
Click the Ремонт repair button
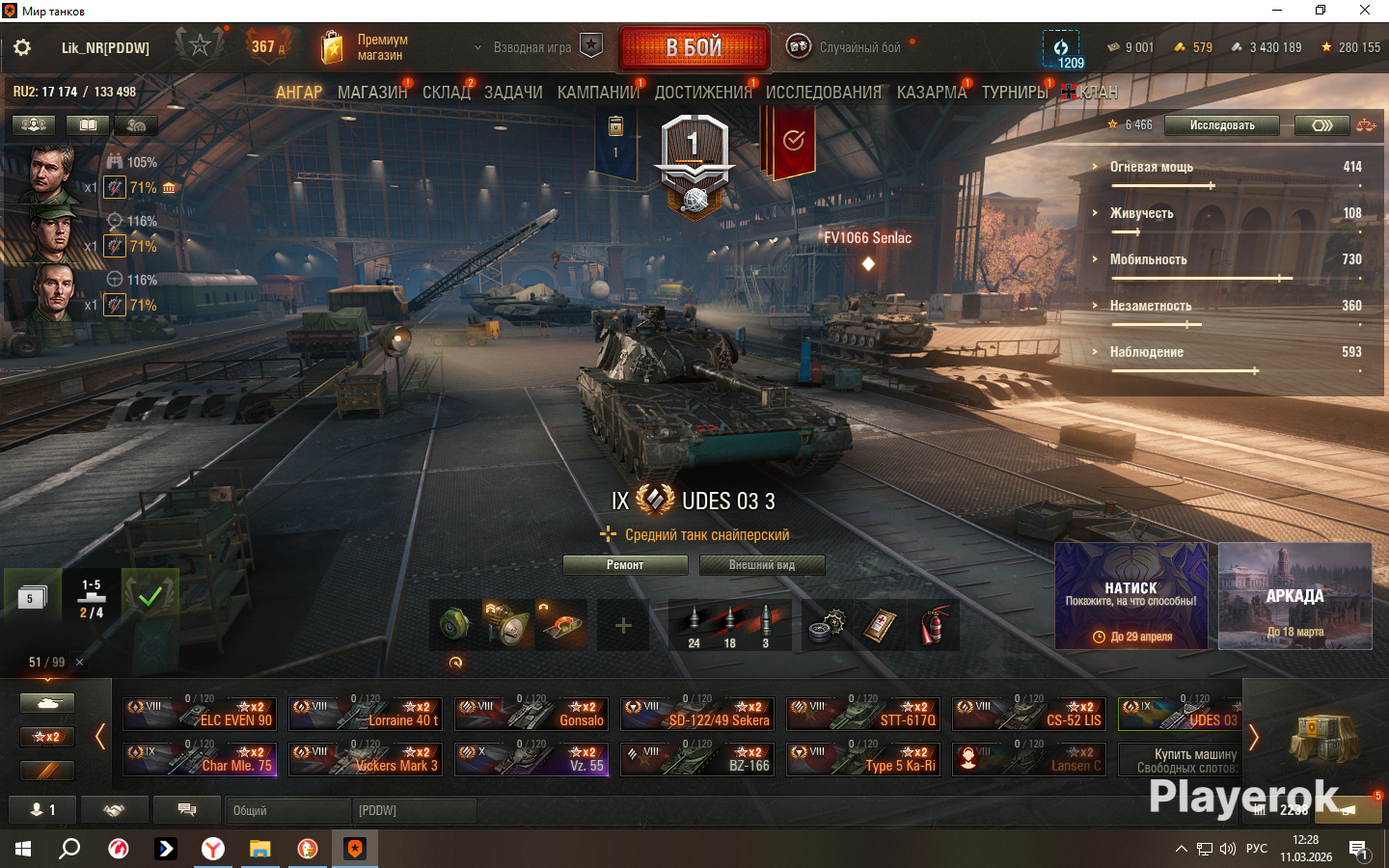click(x=625, y=565)
